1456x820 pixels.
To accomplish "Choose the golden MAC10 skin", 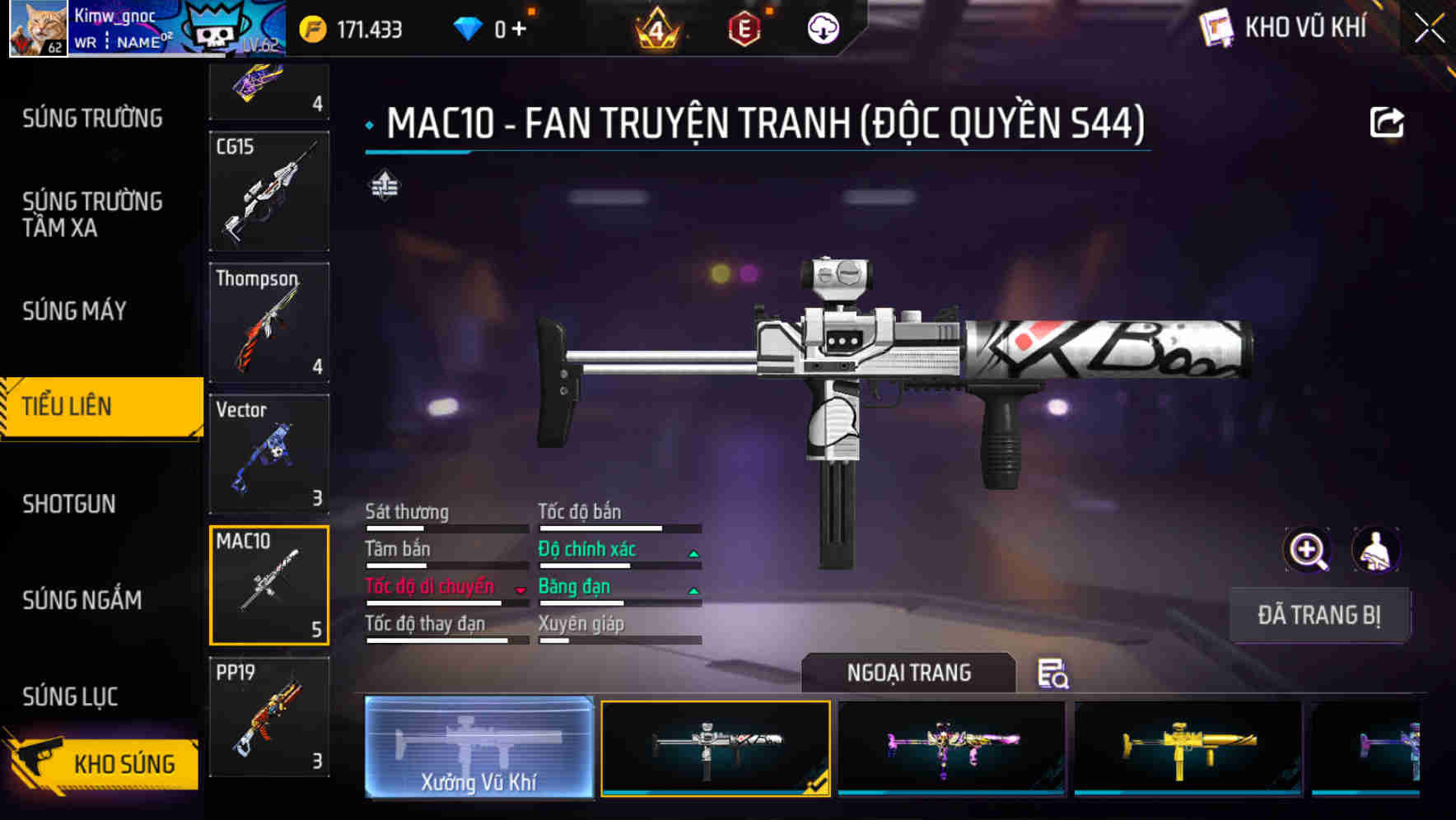I will 1188,747.
